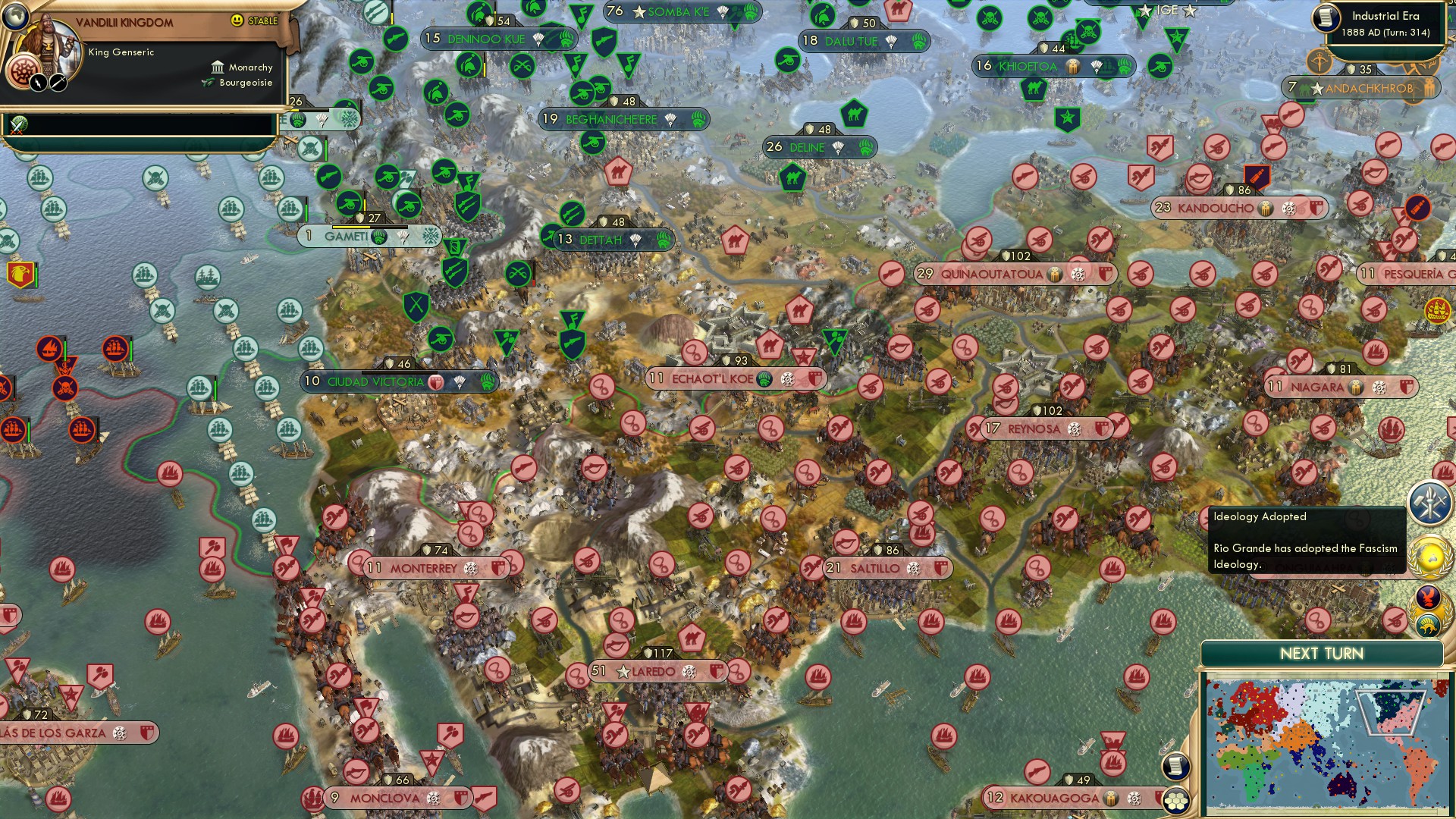This screenshot has width=1456, height=819.
Task: Click Australia on the minimap
Action: [1341, 786]
